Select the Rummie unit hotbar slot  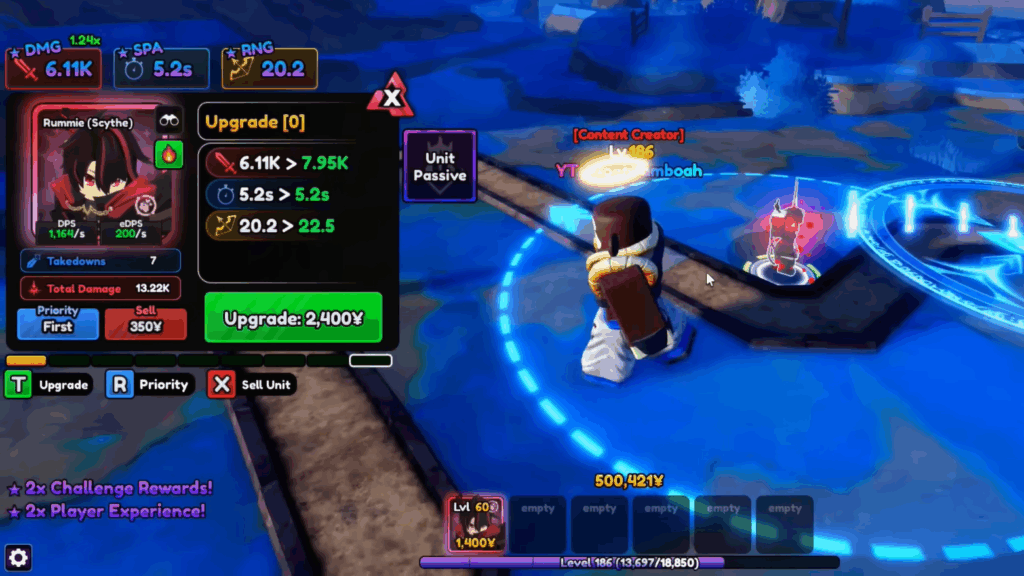click(x=475, y=524)
